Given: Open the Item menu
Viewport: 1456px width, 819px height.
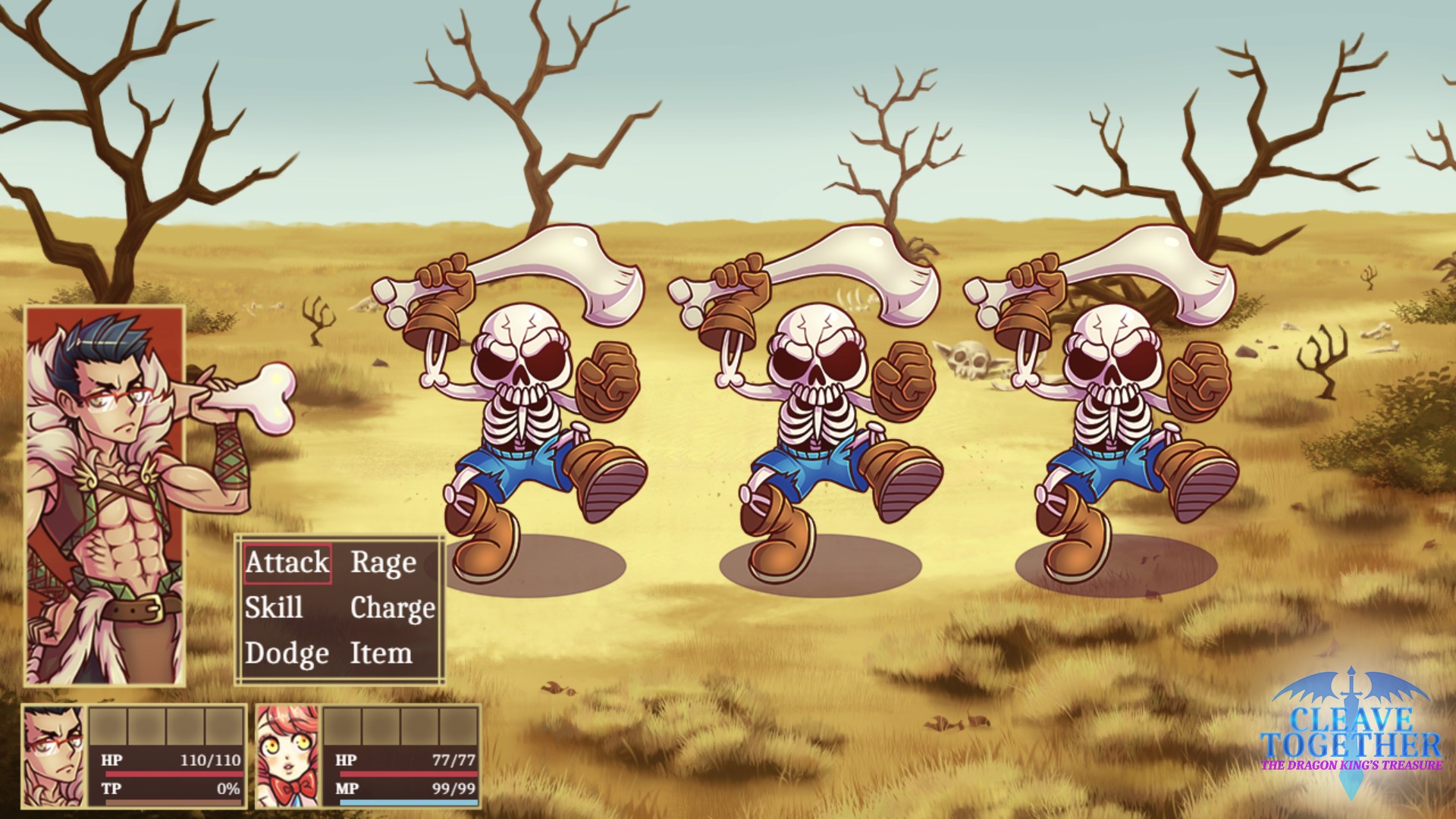Looking at the screenshot, I should pos(381,654).
